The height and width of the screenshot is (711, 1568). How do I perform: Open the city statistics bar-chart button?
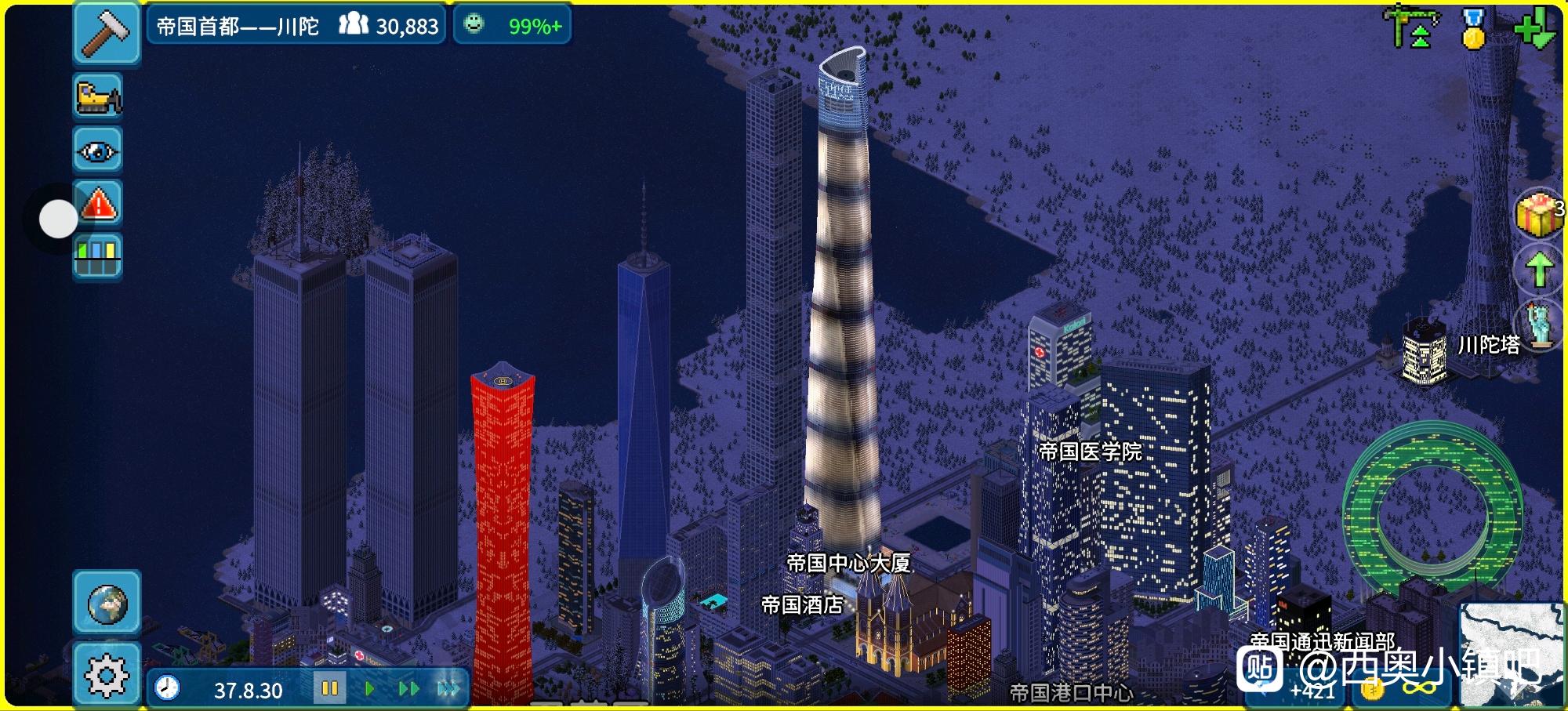[x=98, y=256]
